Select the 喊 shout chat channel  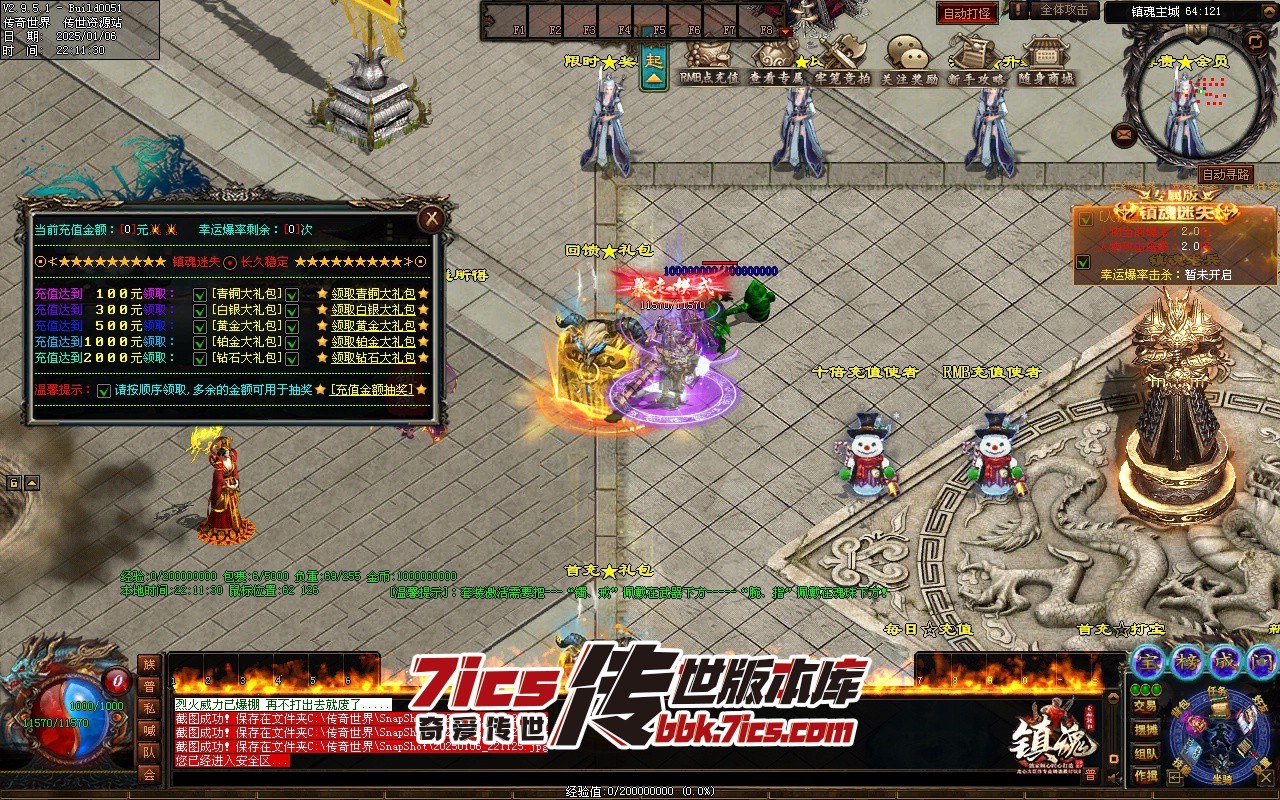[x=149, y=730]
